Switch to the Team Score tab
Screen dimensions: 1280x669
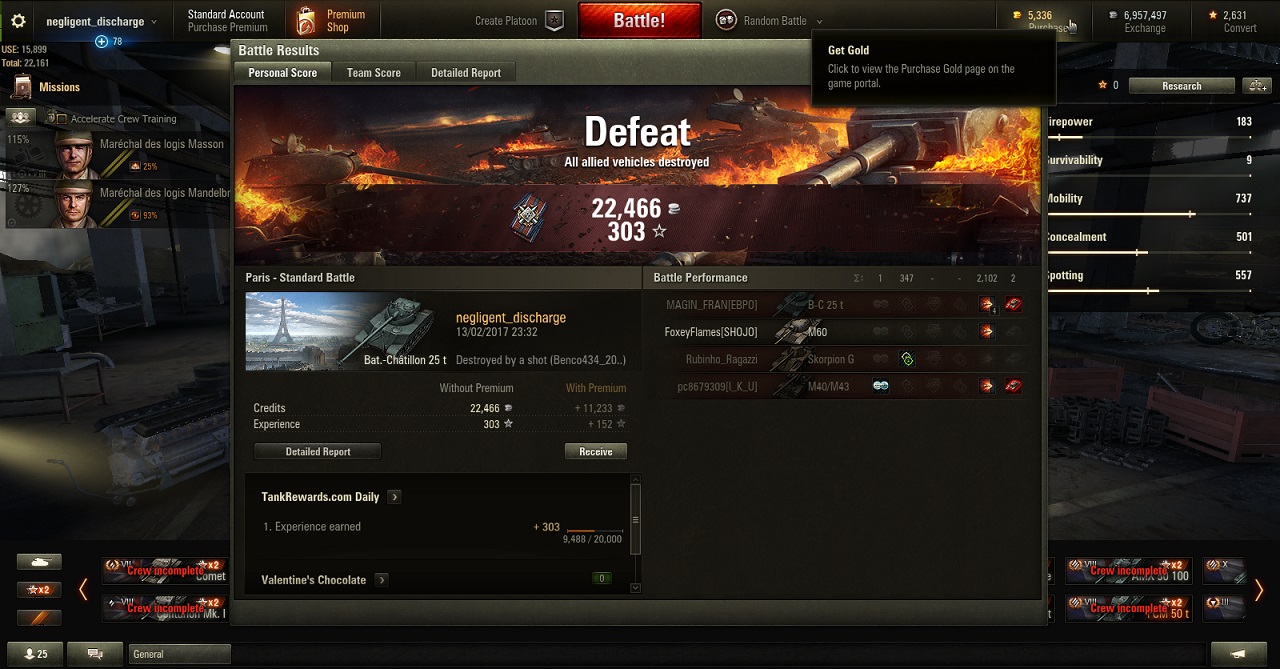click(373, 73)
